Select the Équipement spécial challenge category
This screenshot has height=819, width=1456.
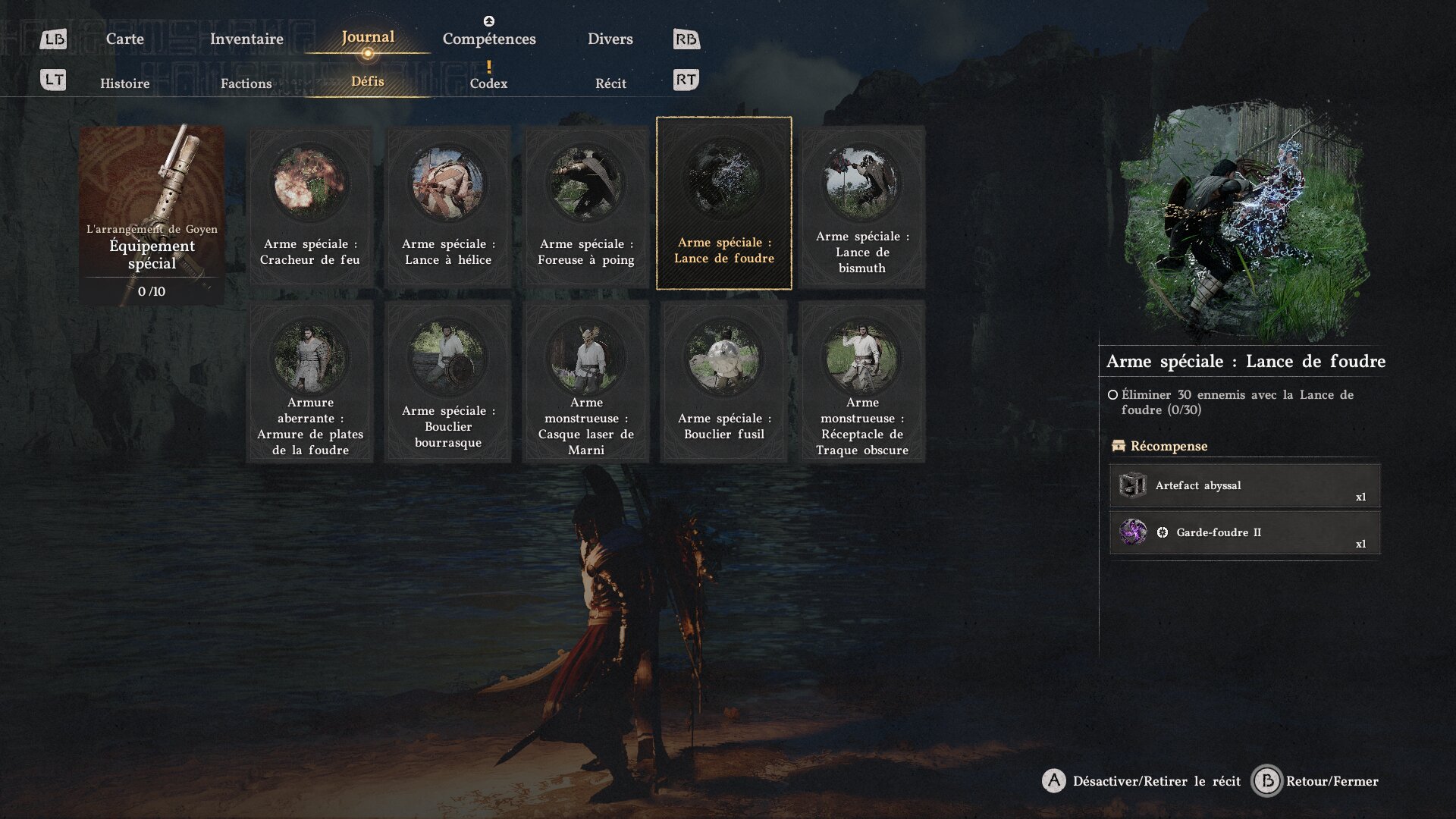152,215
